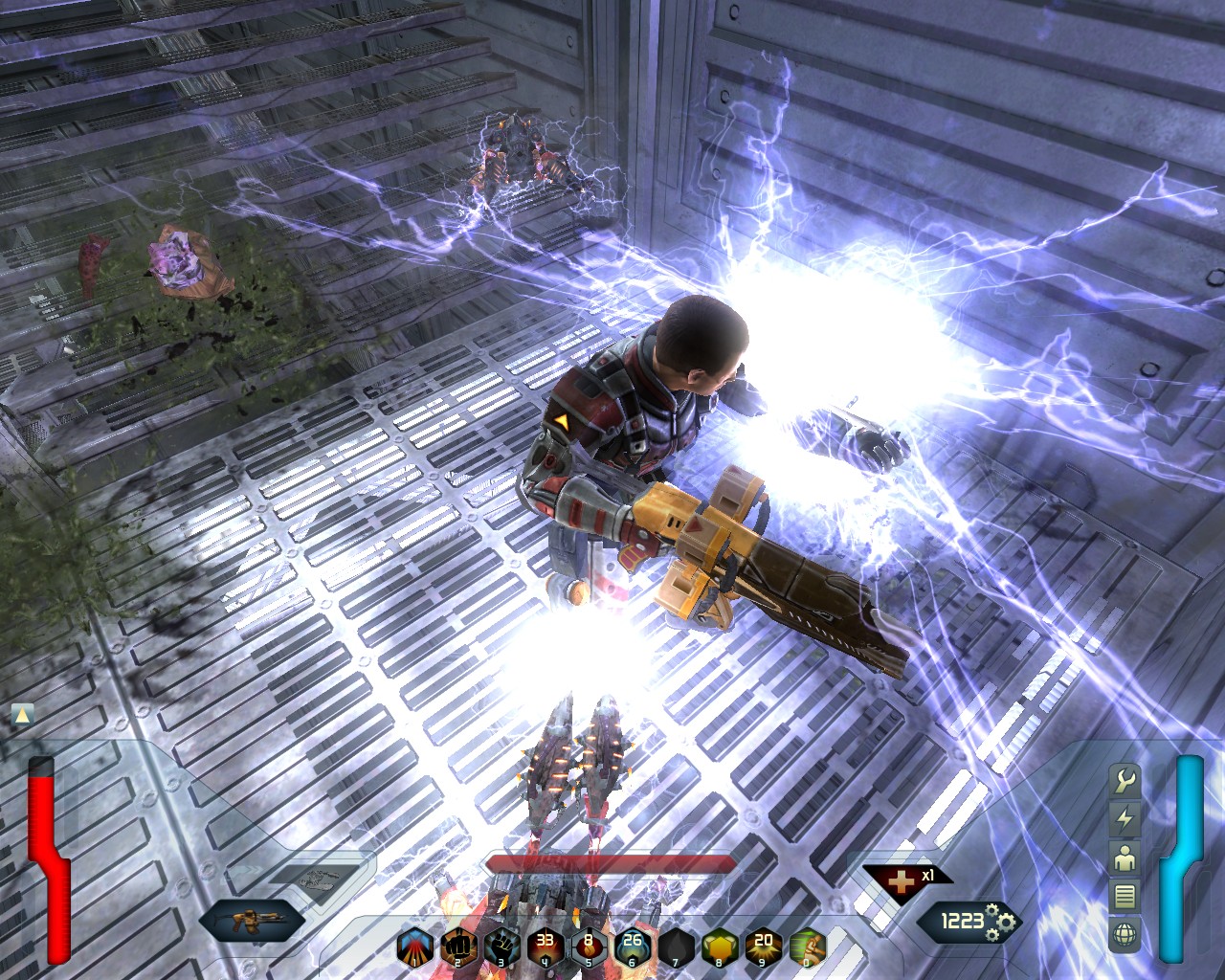The width and height of the screenshot is (1225, 980).
Task: Select the dark droplet skill in slot 7
Action: (676, 947)
